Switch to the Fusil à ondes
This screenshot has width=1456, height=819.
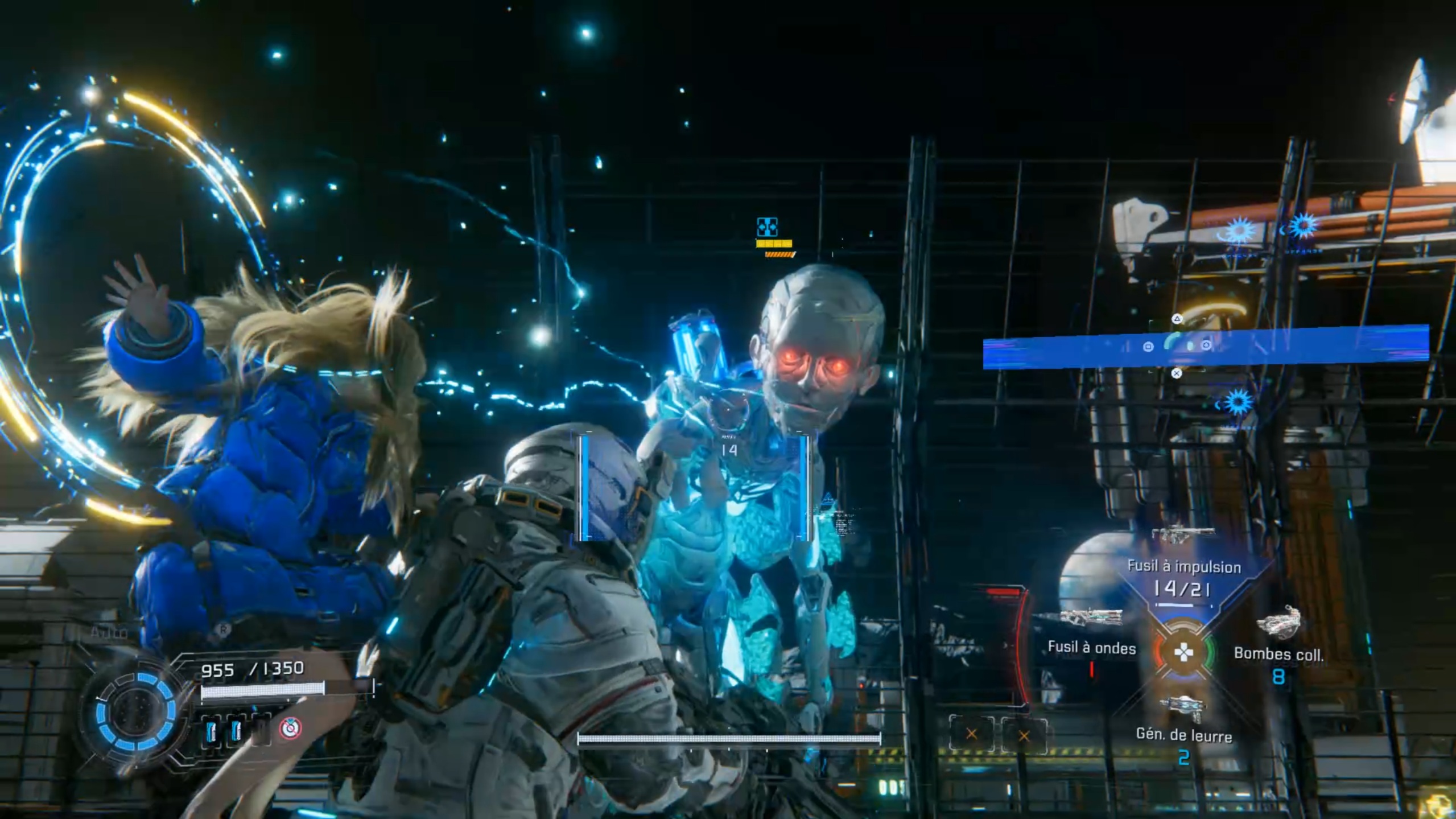click(x=1091, y=648)
